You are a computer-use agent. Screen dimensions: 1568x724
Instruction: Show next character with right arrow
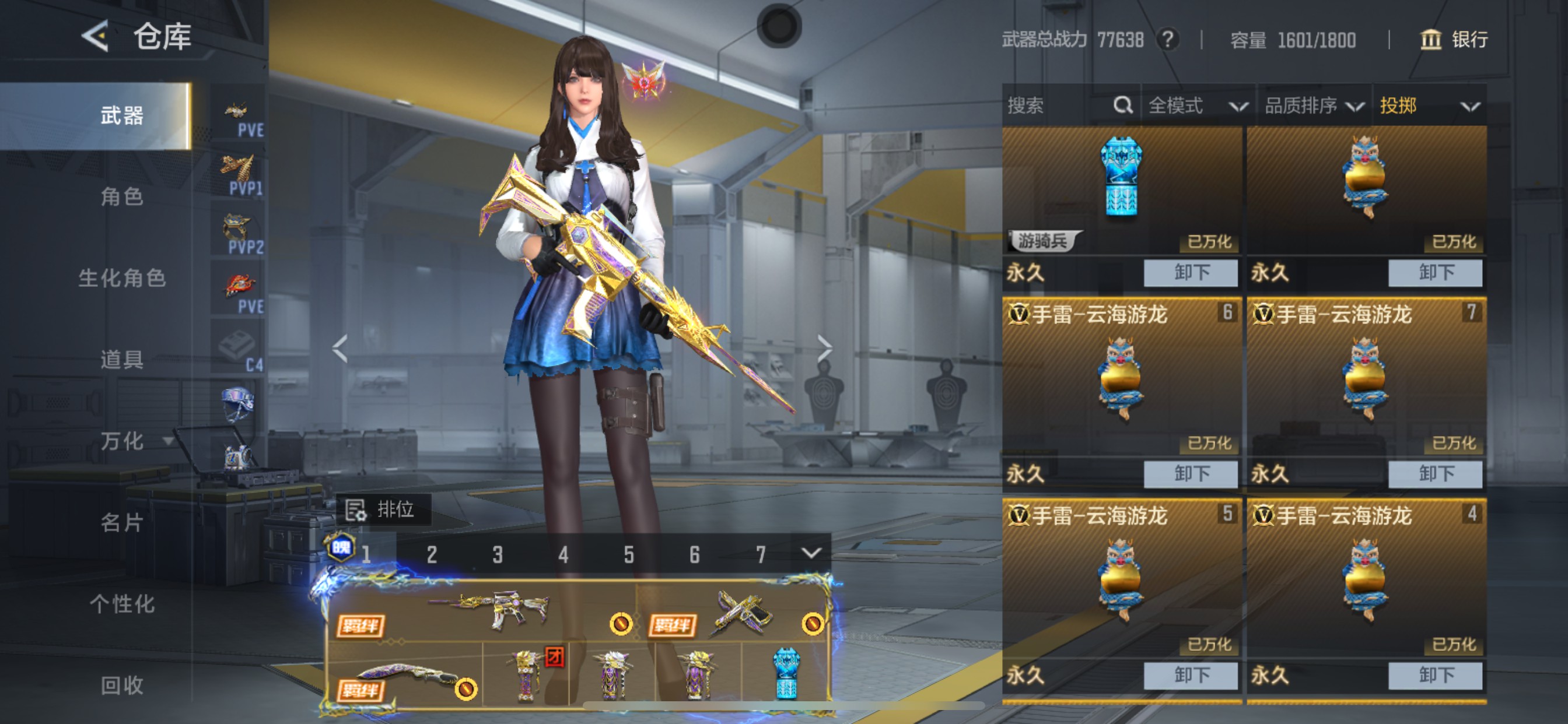pos(824,349)
